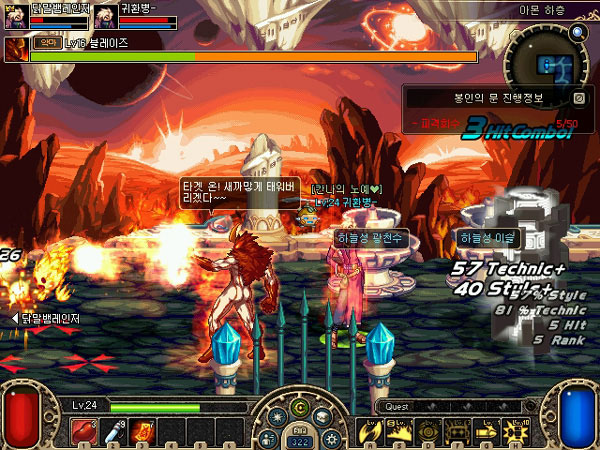Use the blue vial hotbar slot
The image size is (600, 450).
coord(114,431)
